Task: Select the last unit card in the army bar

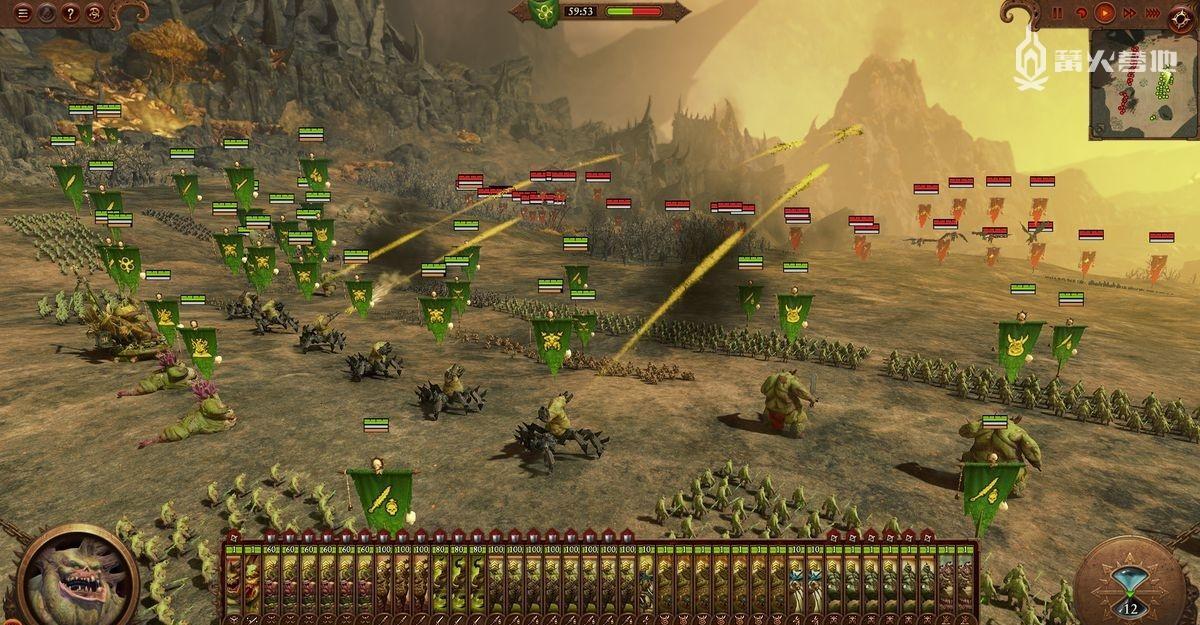Action: 965,578
